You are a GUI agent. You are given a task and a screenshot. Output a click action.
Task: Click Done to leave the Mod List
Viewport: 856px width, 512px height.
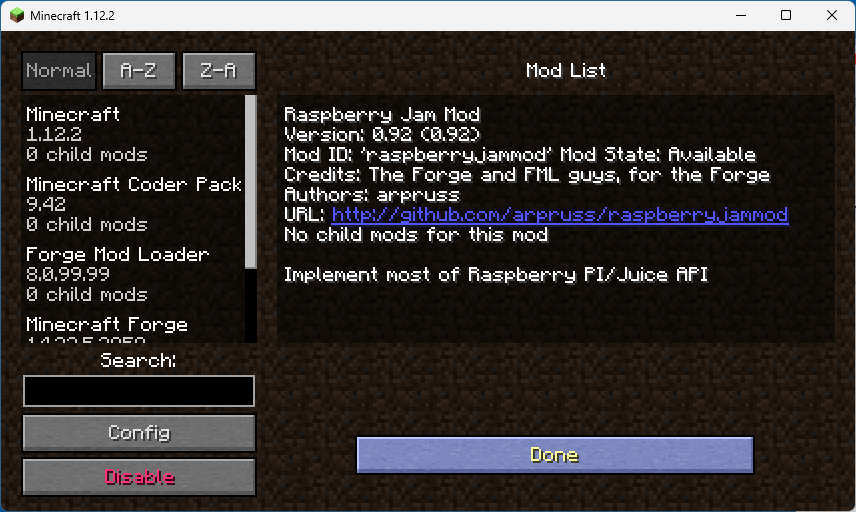point(554,455)
